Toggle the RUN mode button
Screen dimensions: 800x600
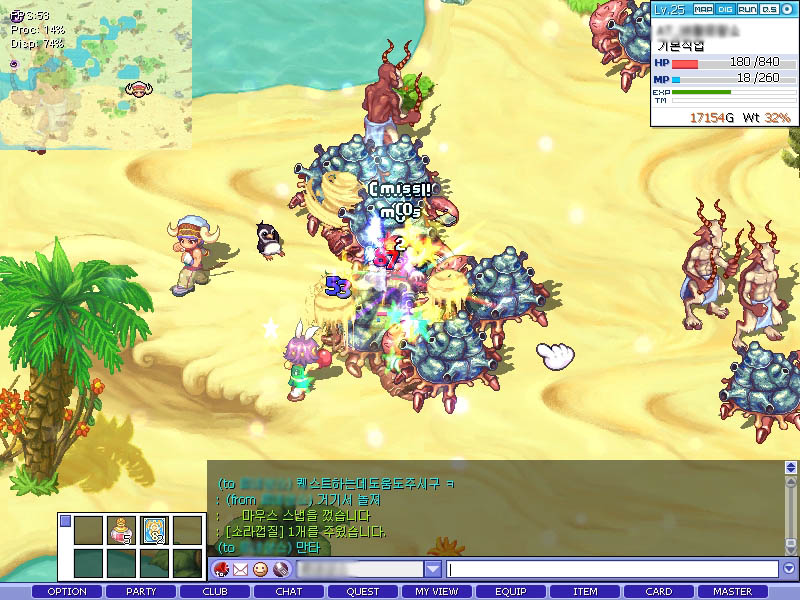pos(747,9)
